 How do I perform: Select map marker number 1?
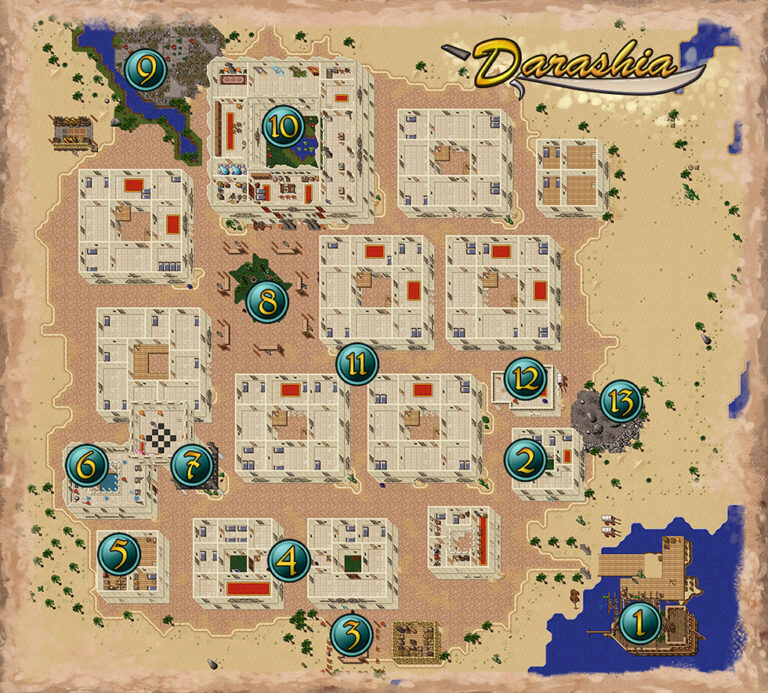tap(640, 625)
